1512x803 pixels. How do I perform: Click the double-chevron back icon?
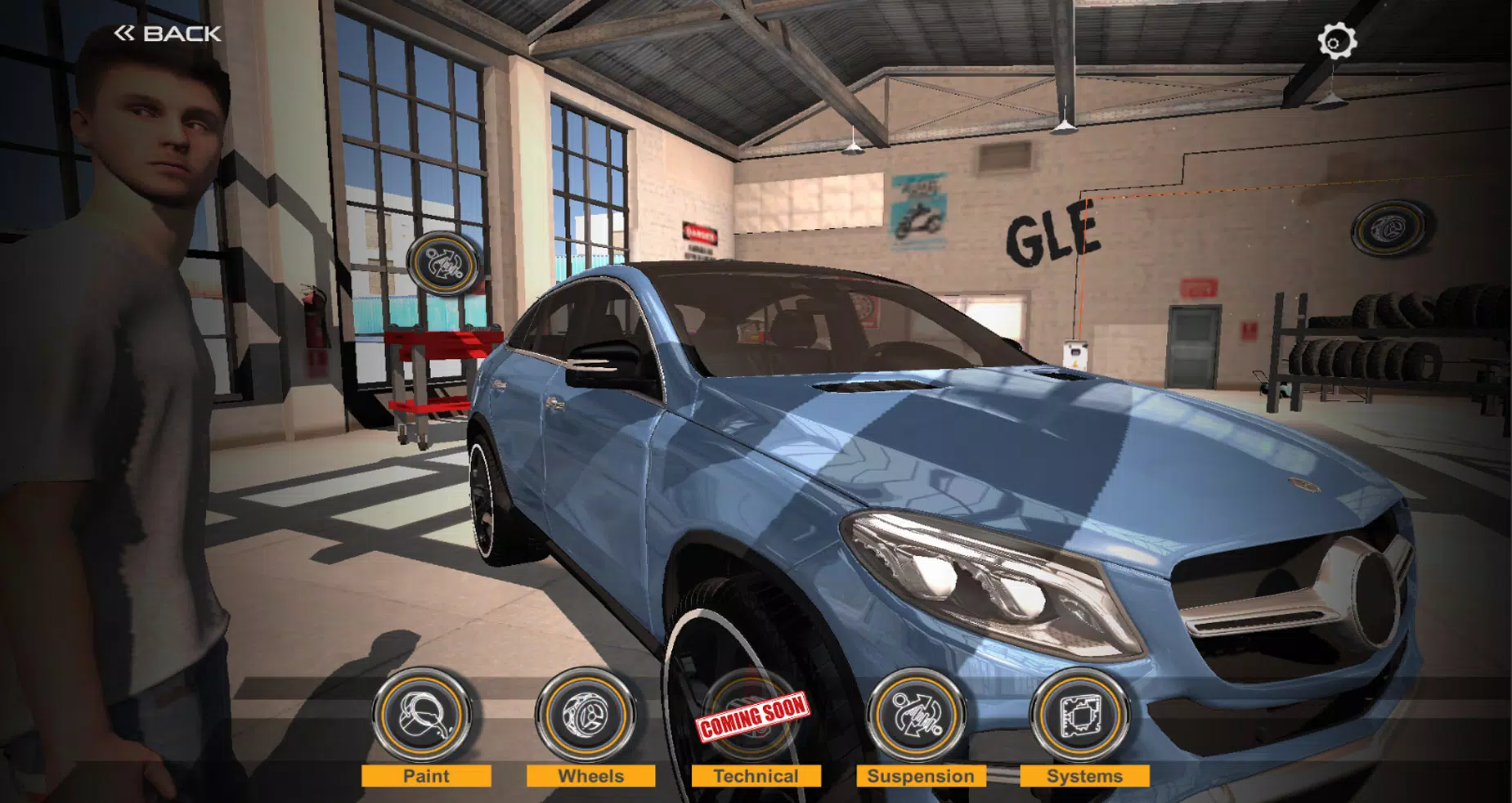click(x=123, y=34)
